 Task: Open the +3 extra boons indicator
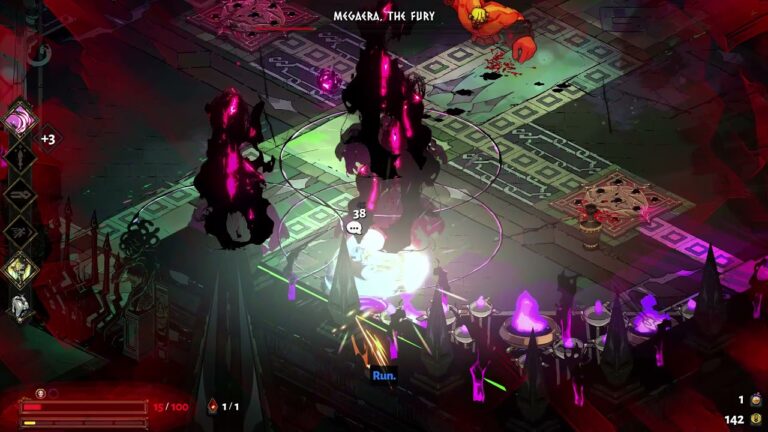coord(47,139)
